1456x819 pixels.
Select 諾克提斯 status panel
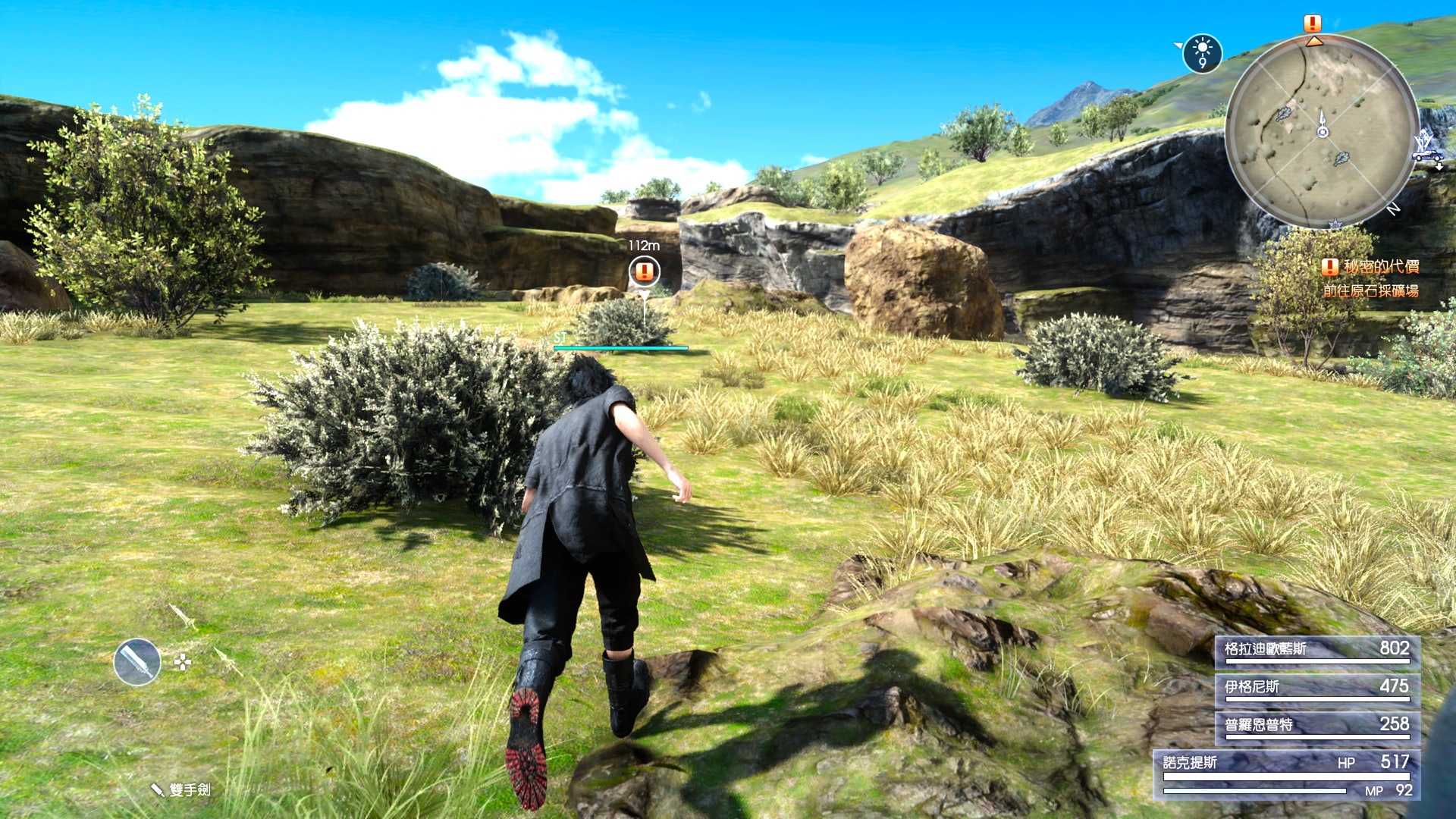[1286, 774]
